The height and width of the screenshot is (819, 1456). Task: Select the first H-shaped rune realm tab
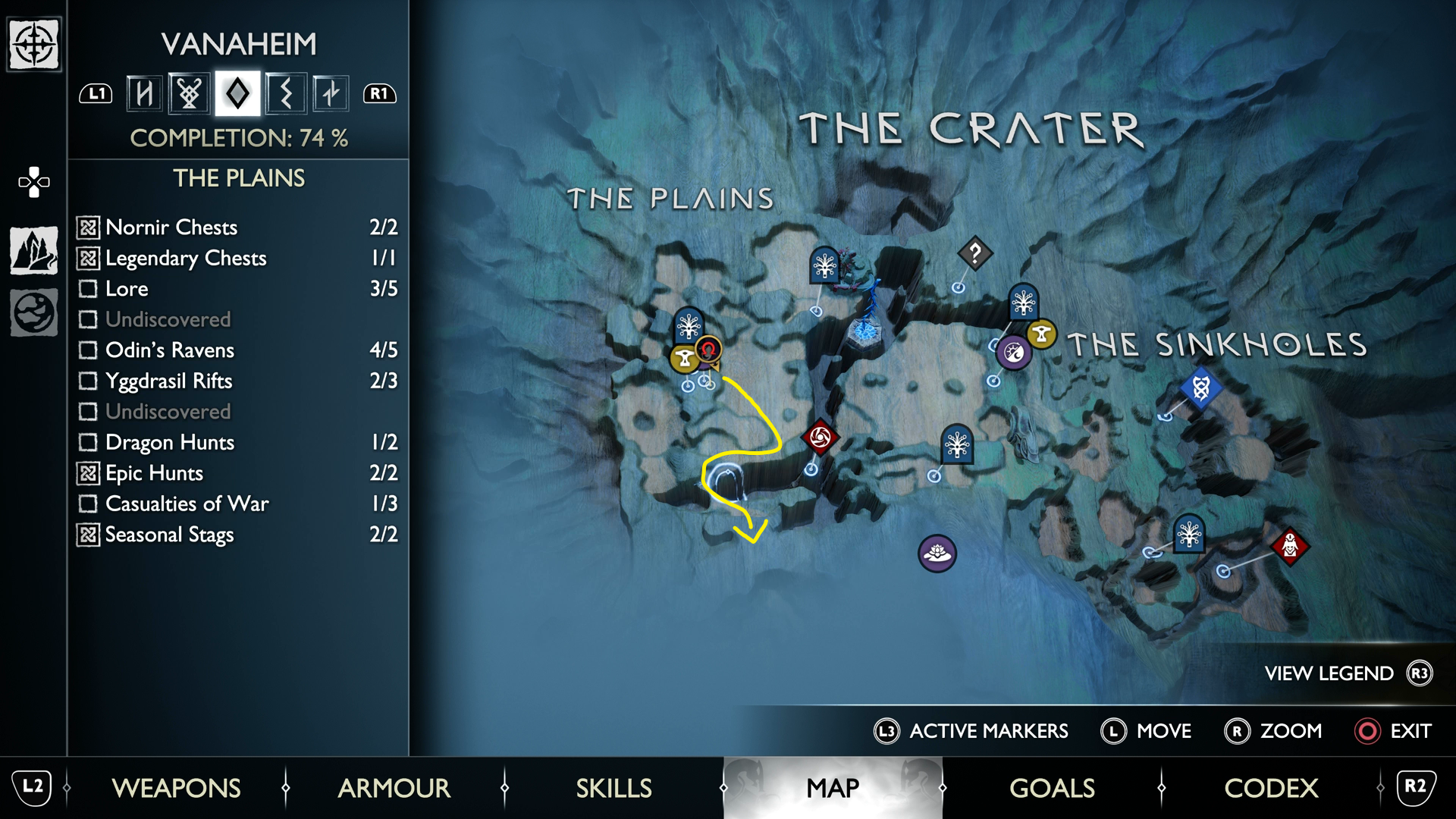click(144, 94)
